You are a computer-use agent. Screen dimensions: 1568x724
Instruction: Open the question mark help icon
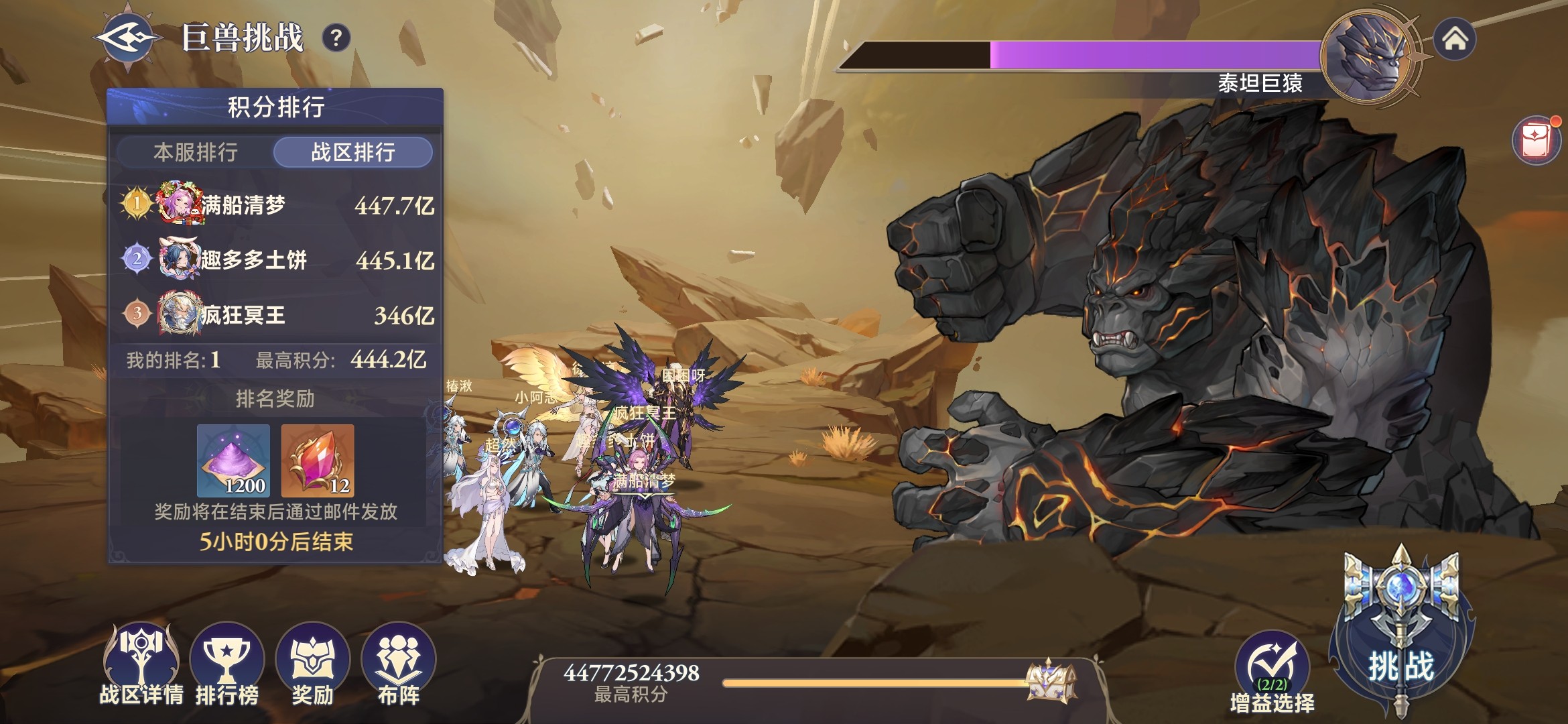coord(336,38)
